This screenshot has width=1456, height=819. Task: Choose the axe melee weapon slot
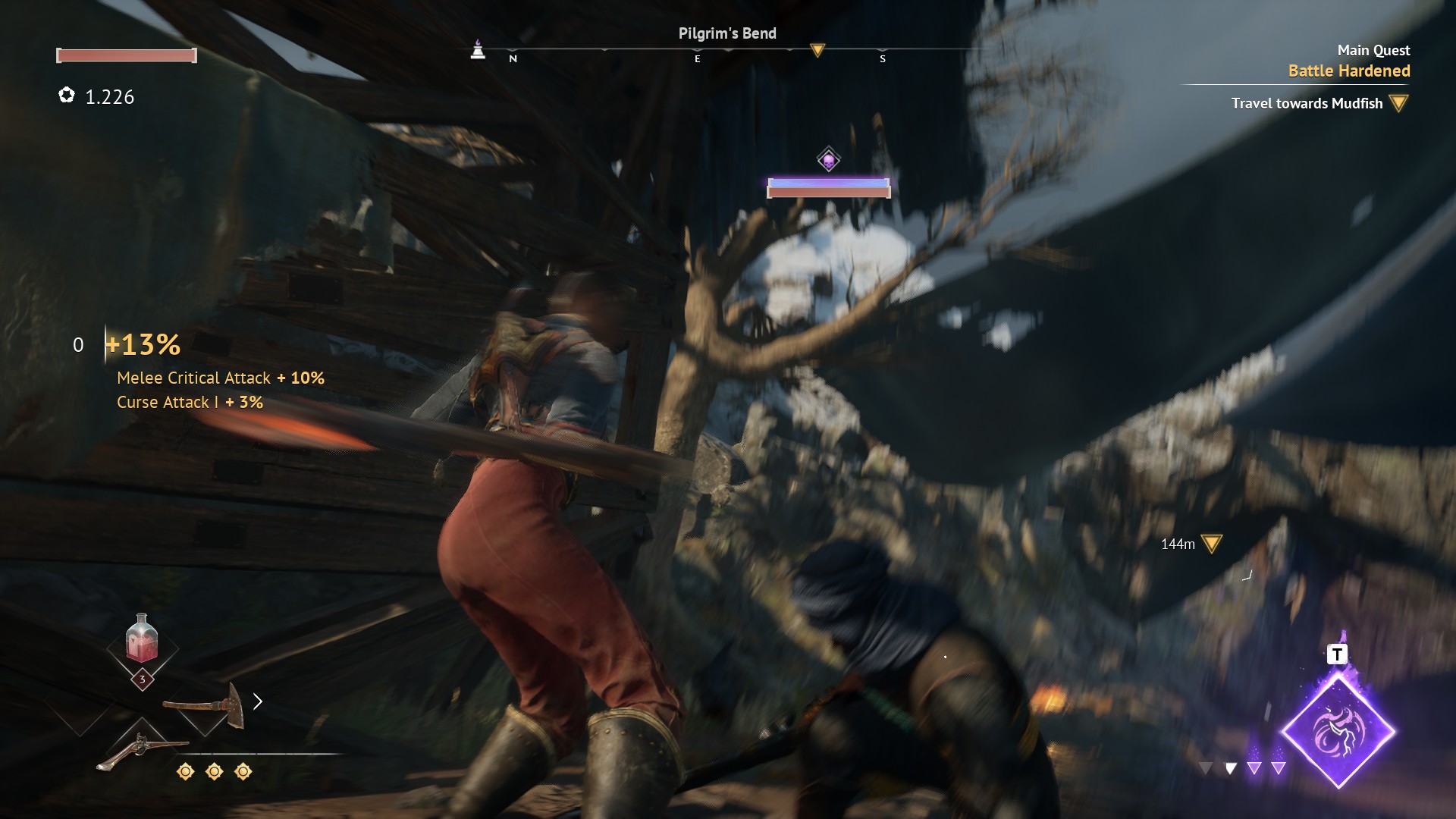205,705
